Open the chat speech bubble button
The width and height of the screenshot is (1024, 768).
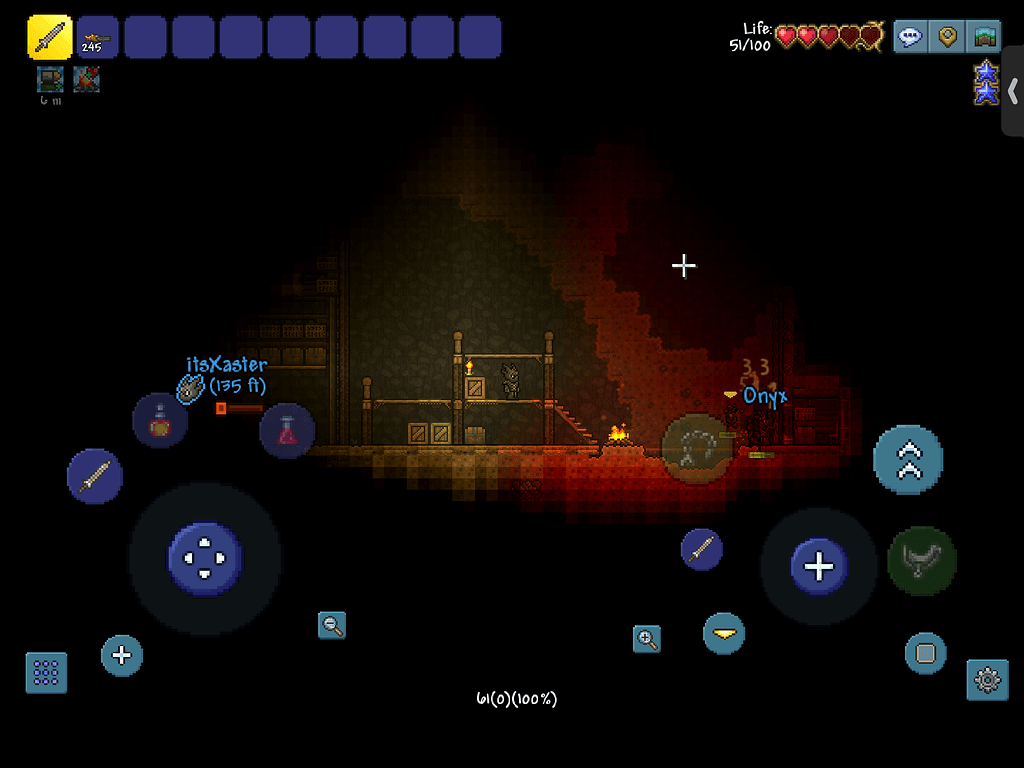[x=910, y=37]
